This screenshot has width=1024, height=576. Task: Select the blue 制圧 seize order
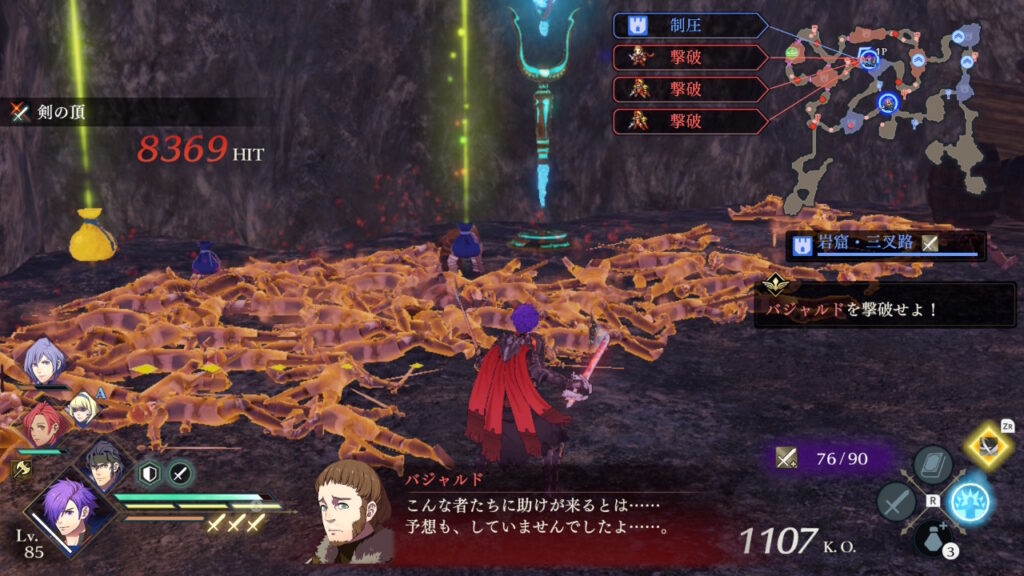[x=690, y=25]
